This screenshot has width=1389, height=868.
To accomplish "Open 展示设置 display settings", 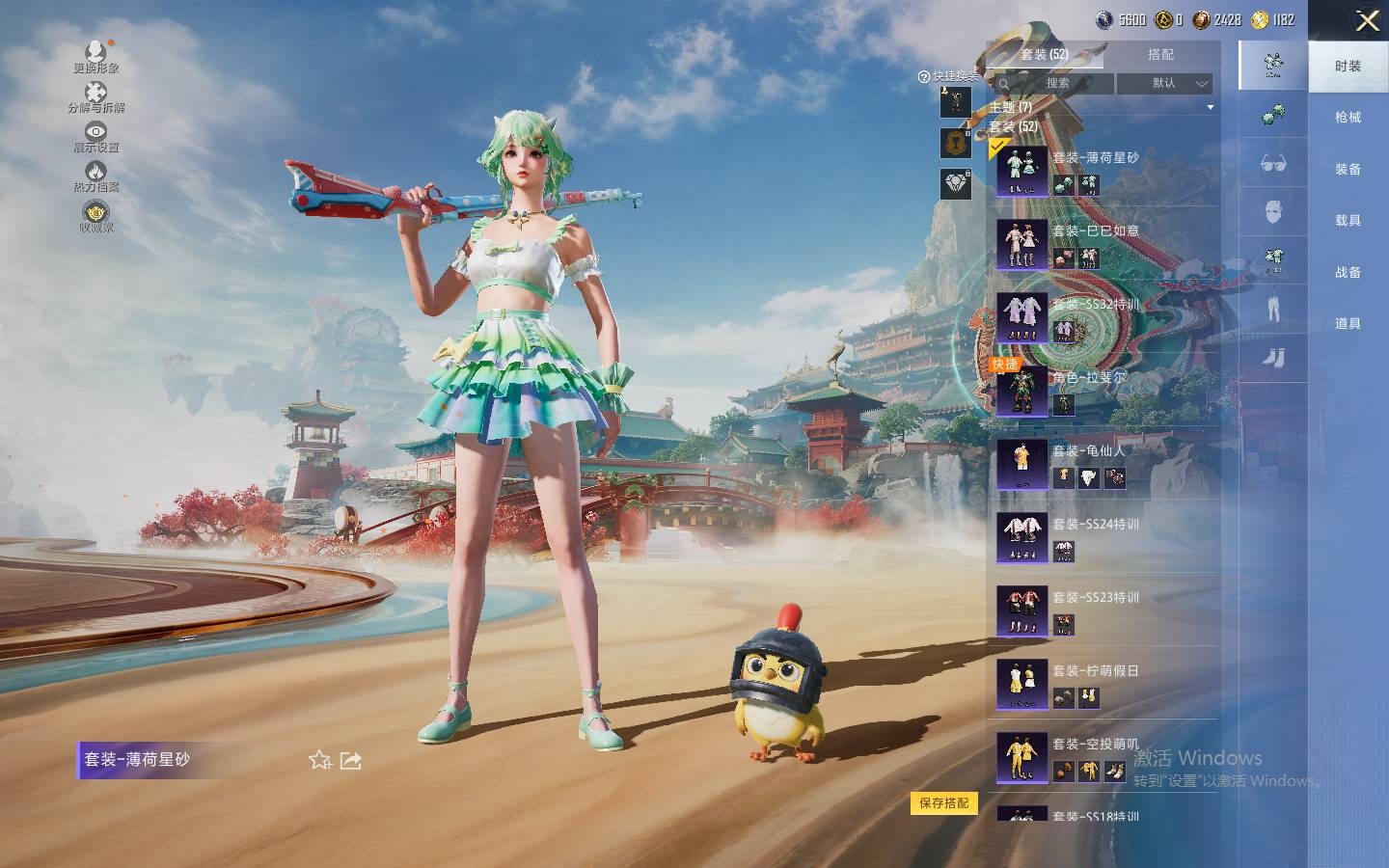I will (95, 135).
